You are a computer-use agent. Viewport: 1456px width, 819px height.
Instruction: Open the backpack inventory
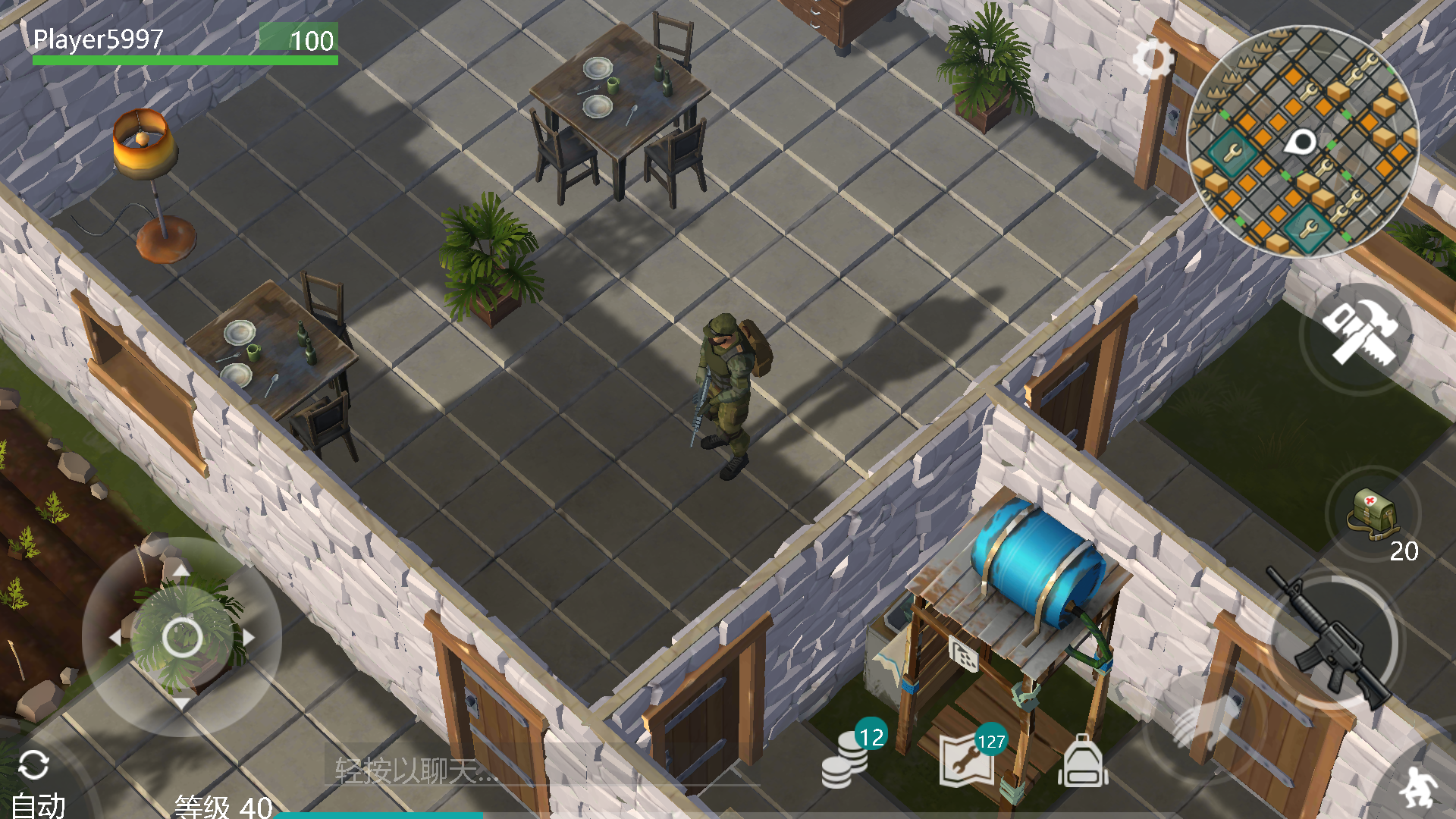1083,761
